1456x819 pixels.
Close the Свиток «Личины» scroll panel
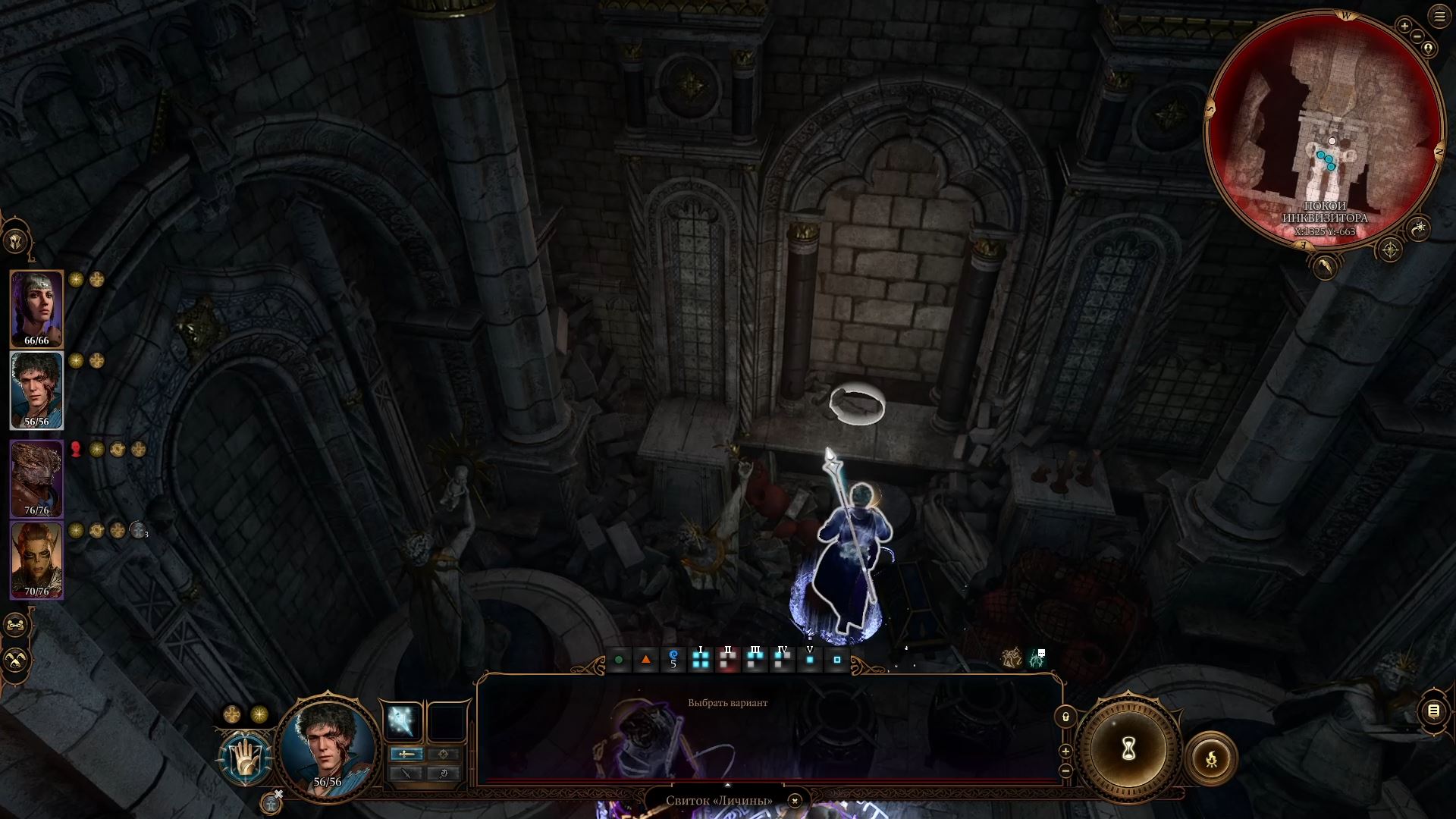click(794, 801)
